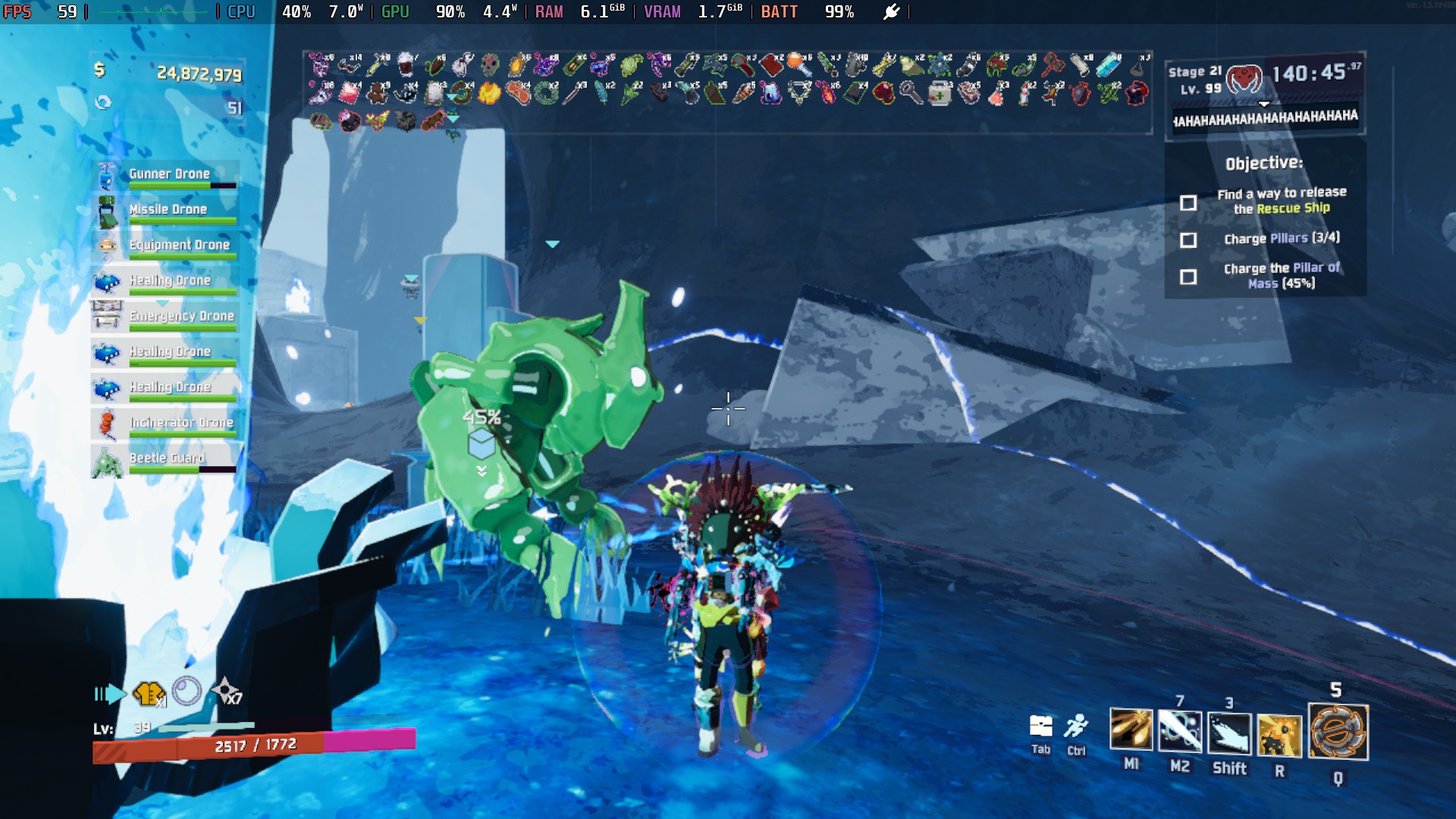Viewport: 1456px width, 819px height.
Task: Select the Gunner Drone ally entry
Action: 168,174
